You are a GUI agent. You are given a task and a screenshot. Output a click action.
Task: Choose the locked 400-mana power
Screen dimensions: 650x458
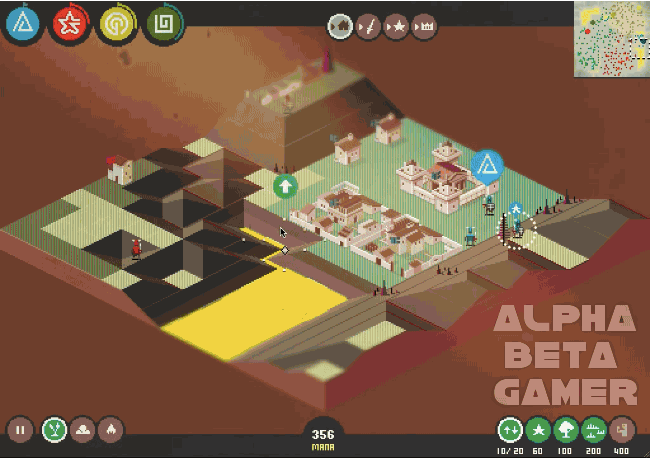622,430
